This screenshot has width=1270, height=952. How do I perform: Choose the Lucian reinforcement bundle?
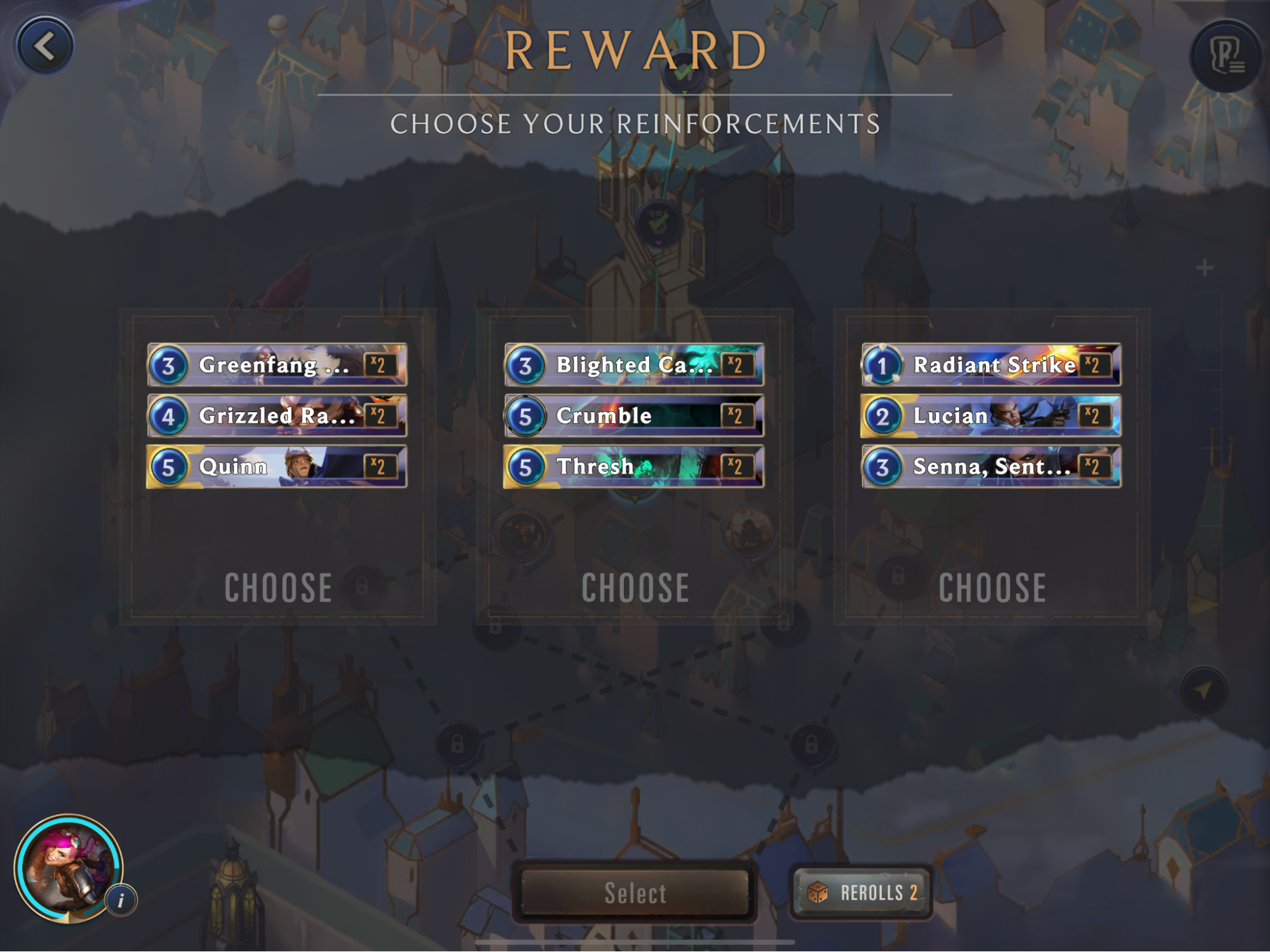pos(992,587)
